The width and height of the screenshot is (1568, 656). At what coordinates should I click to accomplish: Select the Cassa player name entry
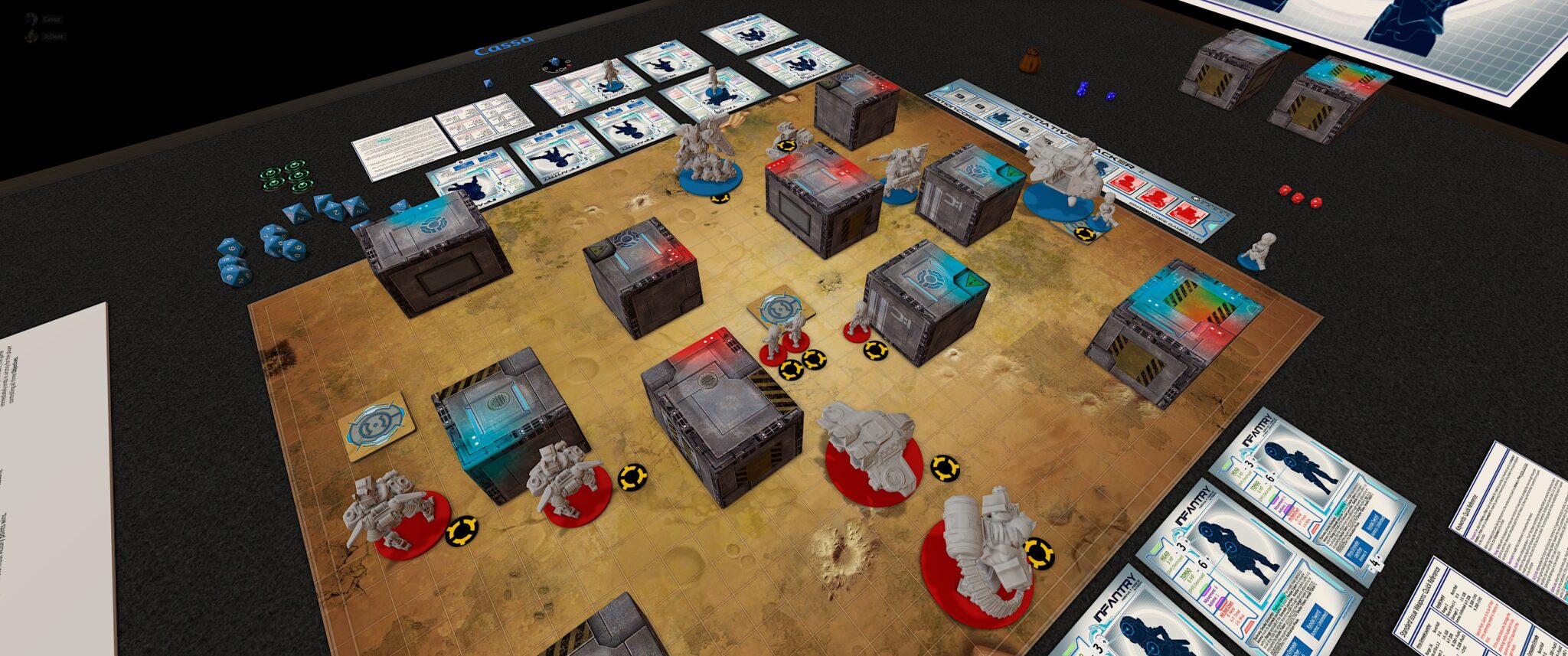(x=51, y=19)
